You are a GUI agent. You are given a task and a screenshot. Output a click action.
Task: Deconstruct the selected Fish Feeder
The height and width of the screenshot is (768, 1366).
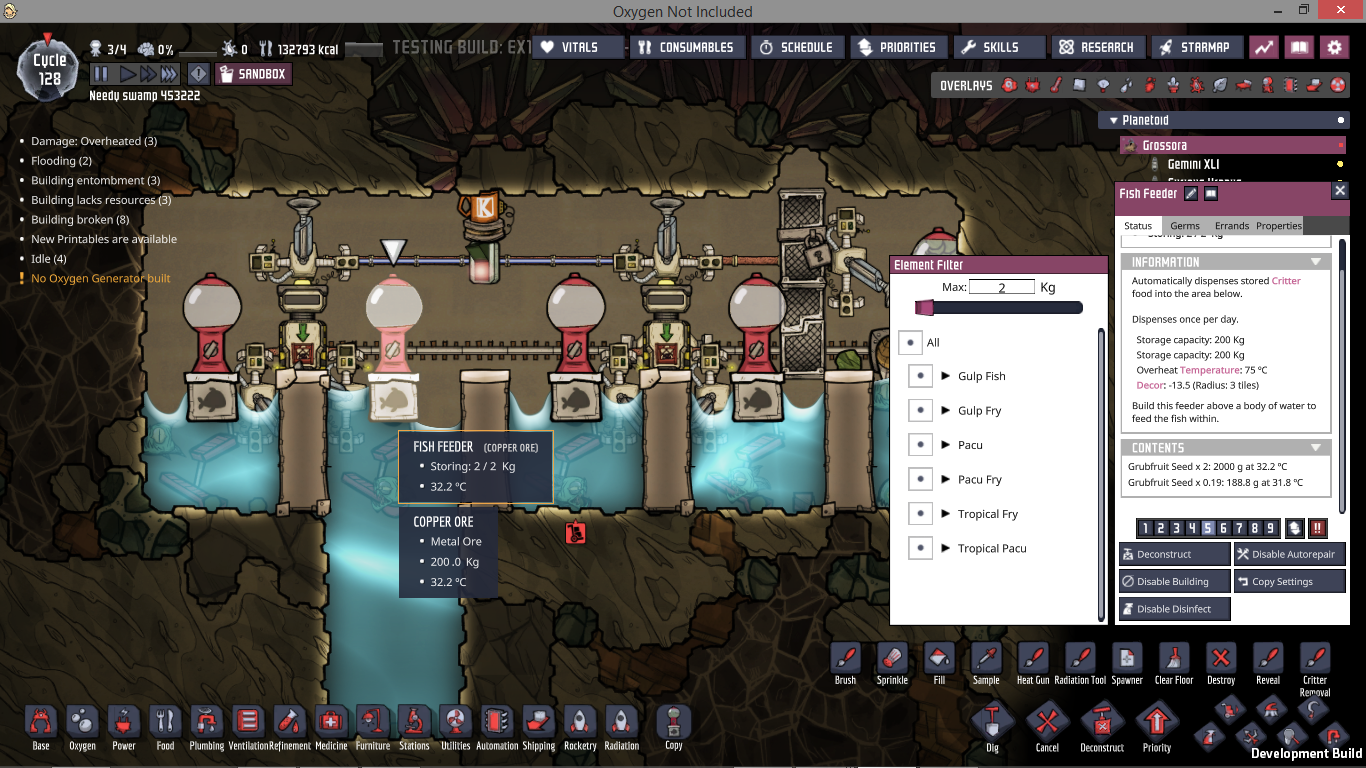(1174, 554)
